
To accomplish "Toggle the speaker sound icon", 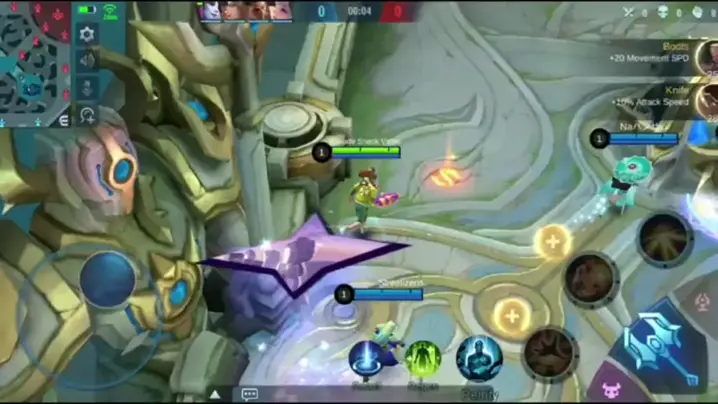I will [88, 61].
